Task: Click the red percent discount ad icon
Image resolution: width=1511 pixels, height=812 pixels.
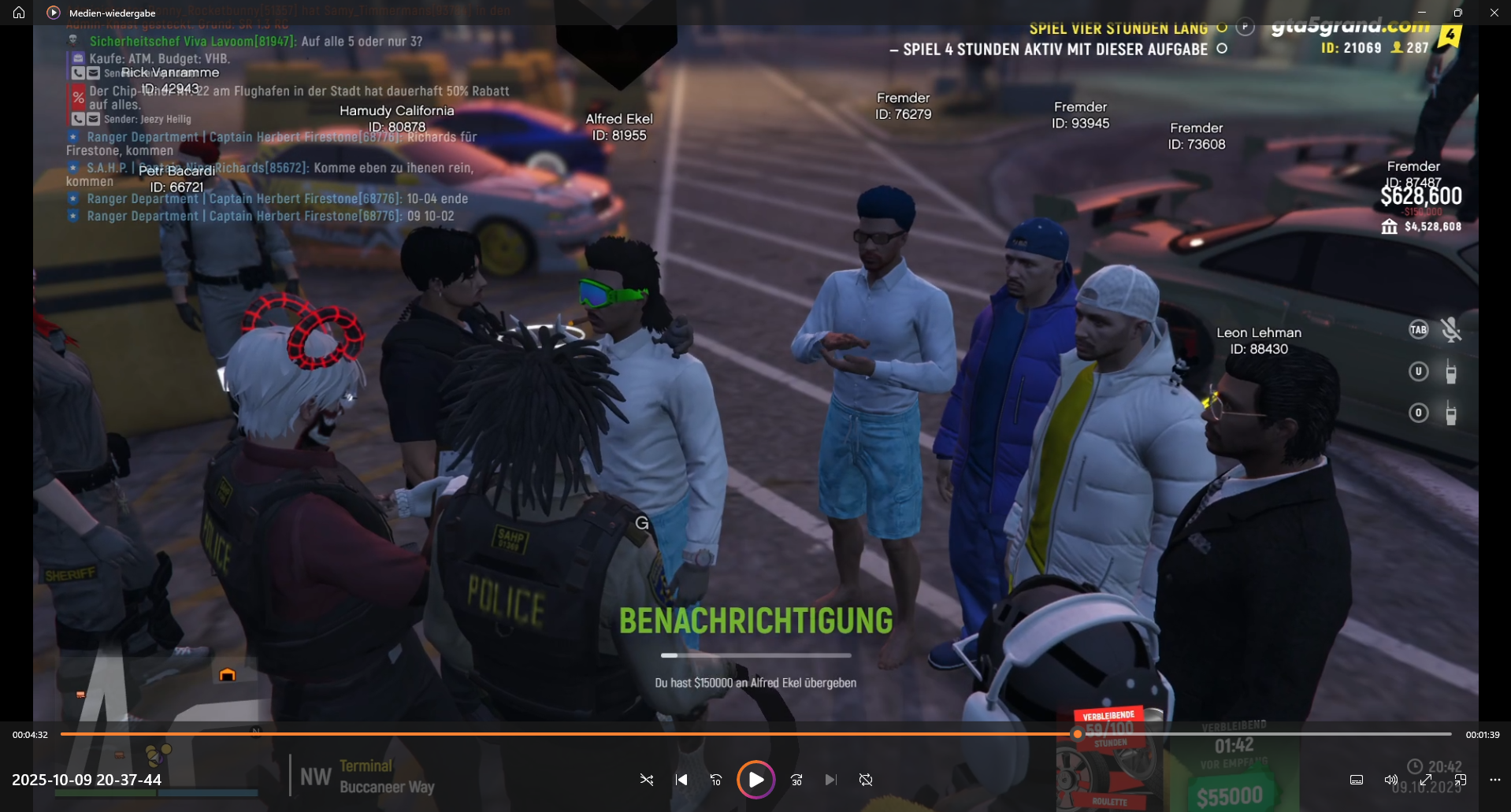Action: pos(78,98)
